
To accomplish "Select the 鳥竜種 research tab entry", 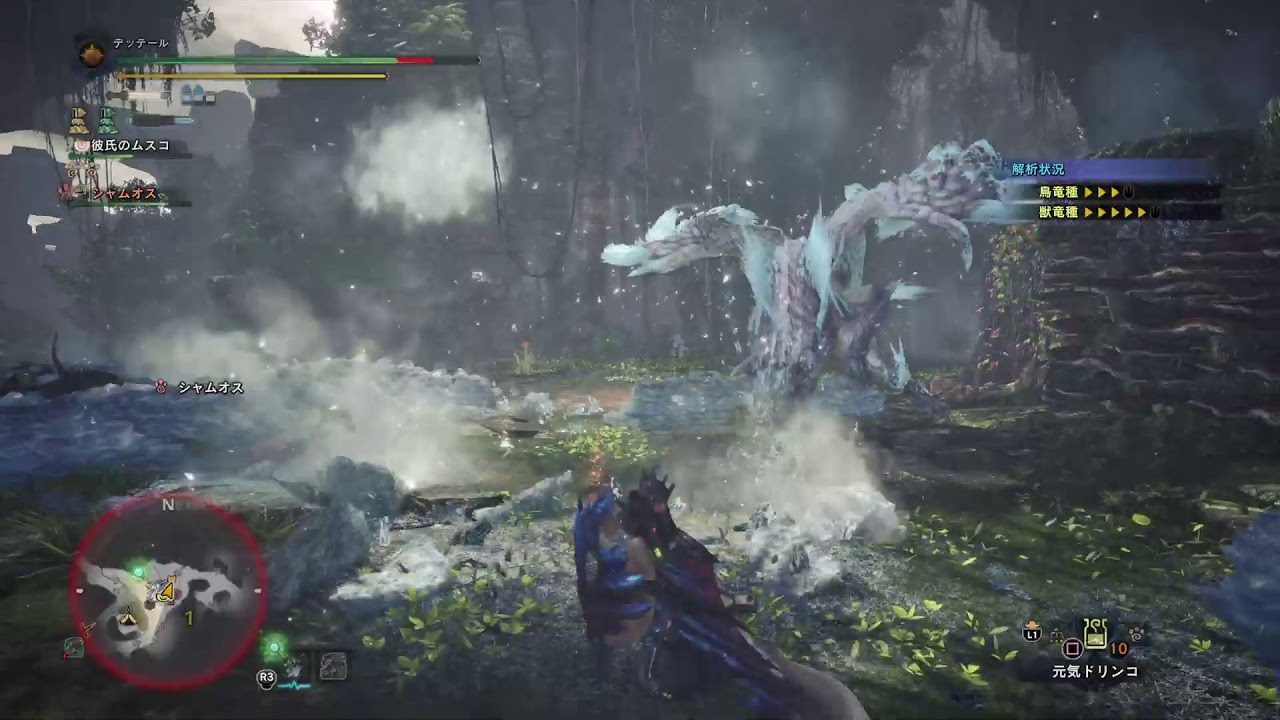I will click(1059, 192).
